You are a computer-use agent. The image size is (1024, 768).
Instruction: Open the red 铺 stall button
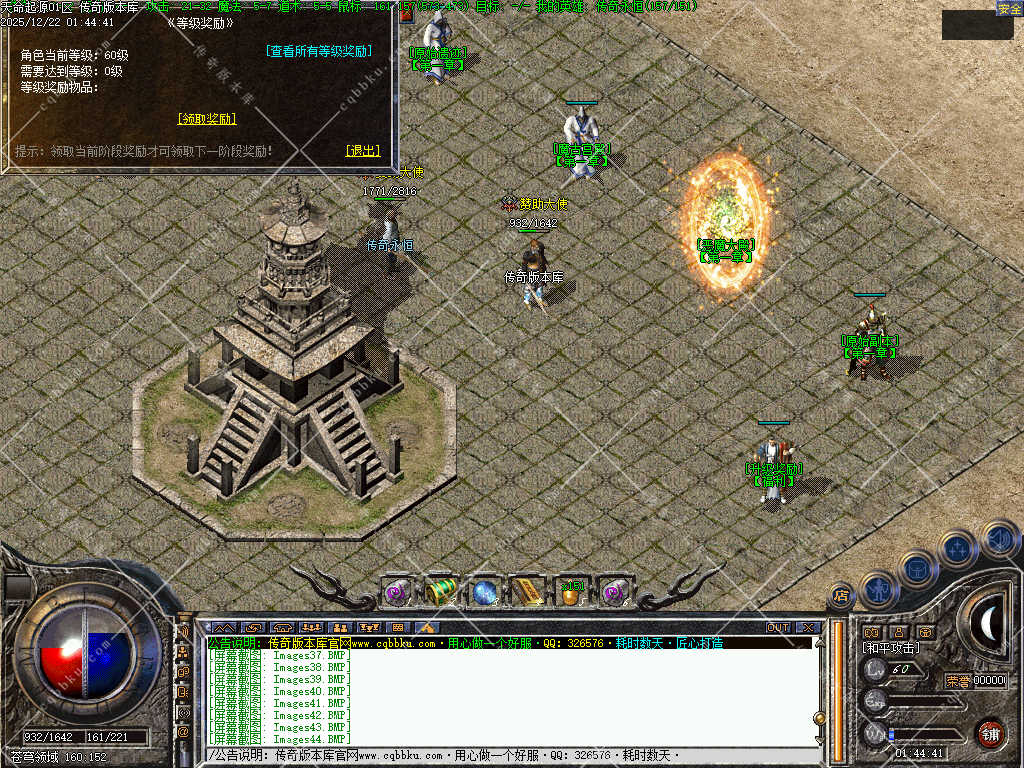click(990, 732)
